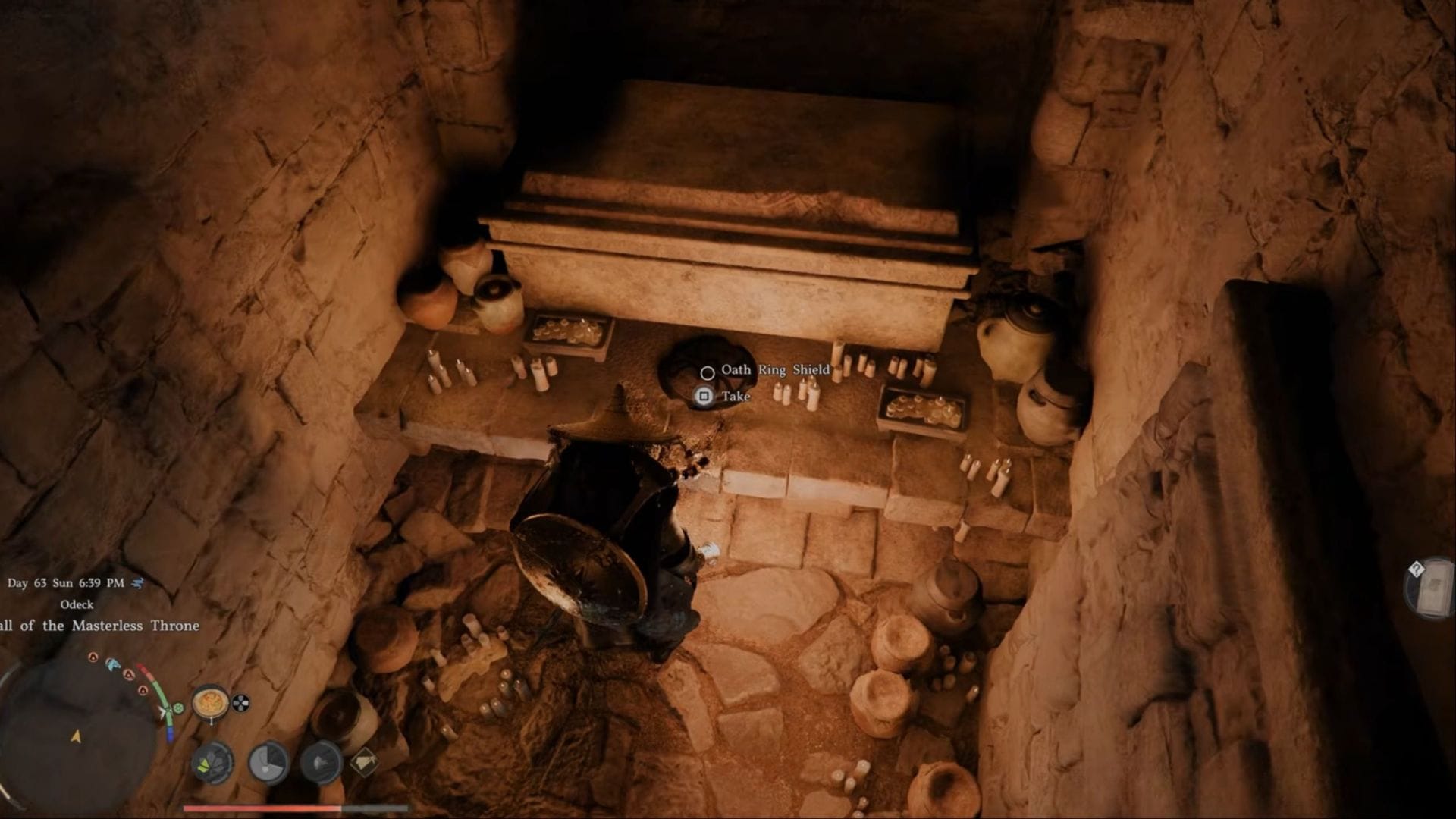The height and width of the screenshot is (819, 1456).
Task: Open the pie-chart status circle icon
Action: tap(268, 761)
